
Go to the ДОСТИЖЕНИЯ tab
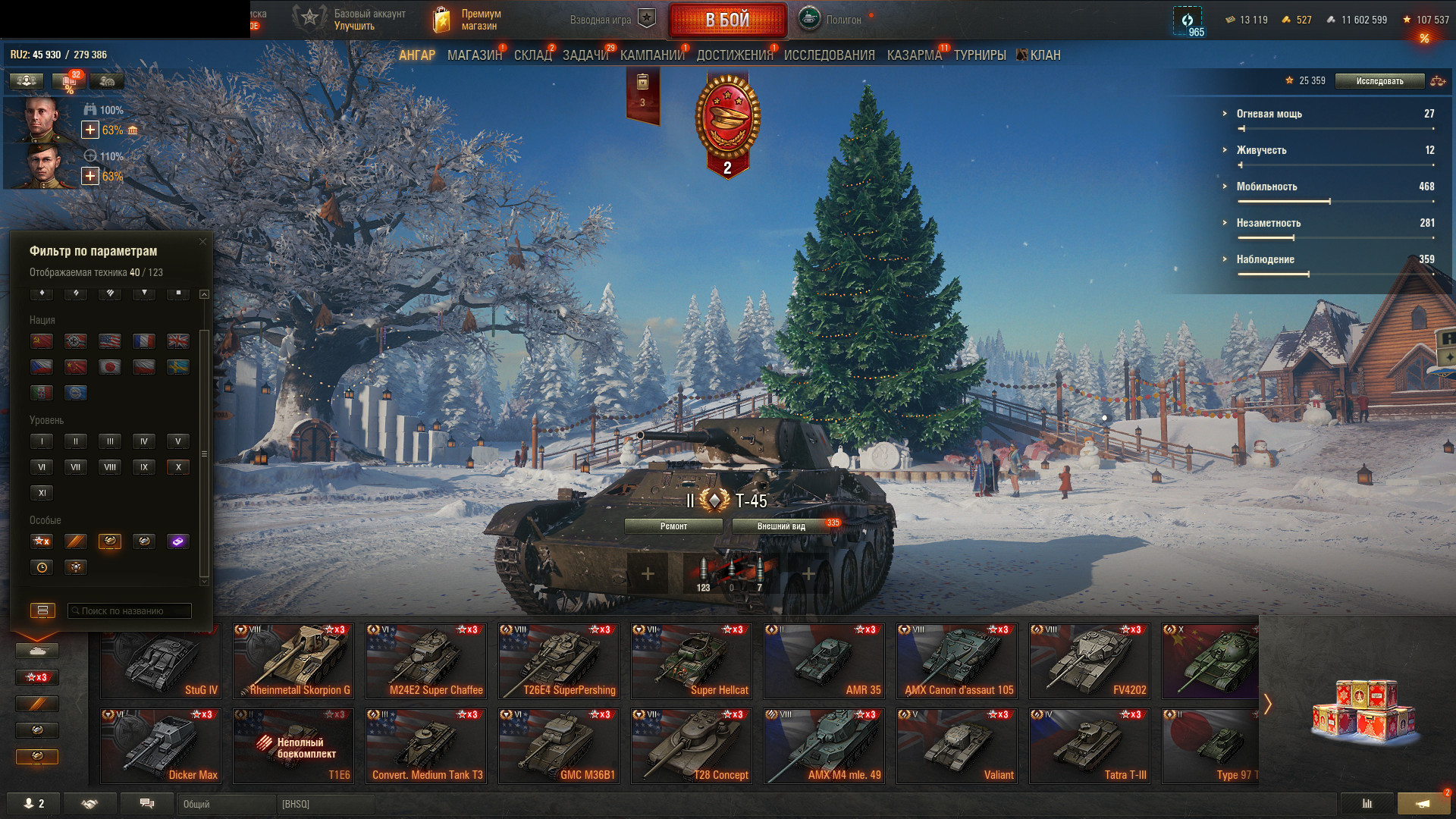[734, 55]
